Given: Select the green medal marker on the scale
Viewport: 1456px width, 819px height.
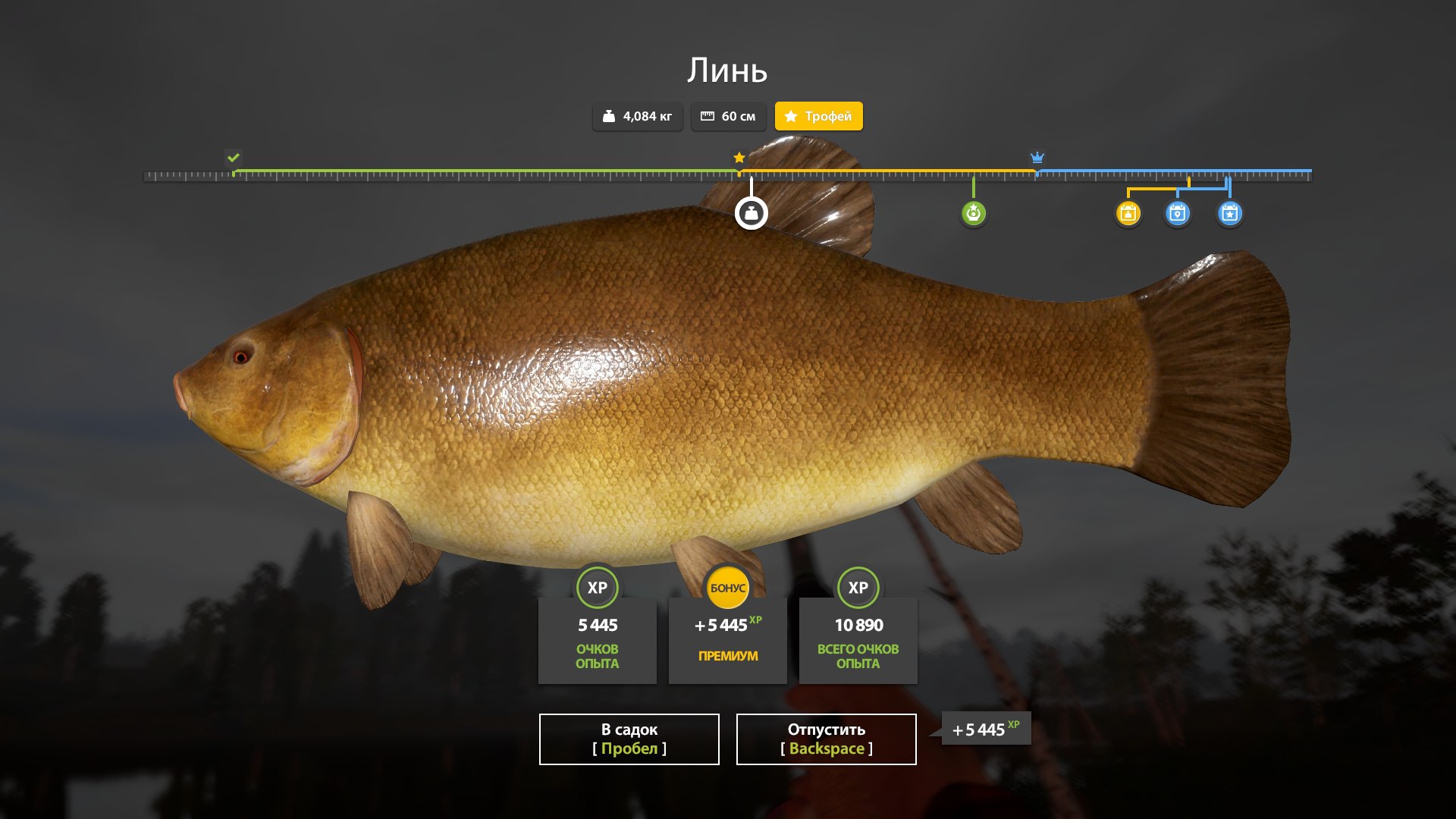Looking at the screenshot, I should coord(973,213).
